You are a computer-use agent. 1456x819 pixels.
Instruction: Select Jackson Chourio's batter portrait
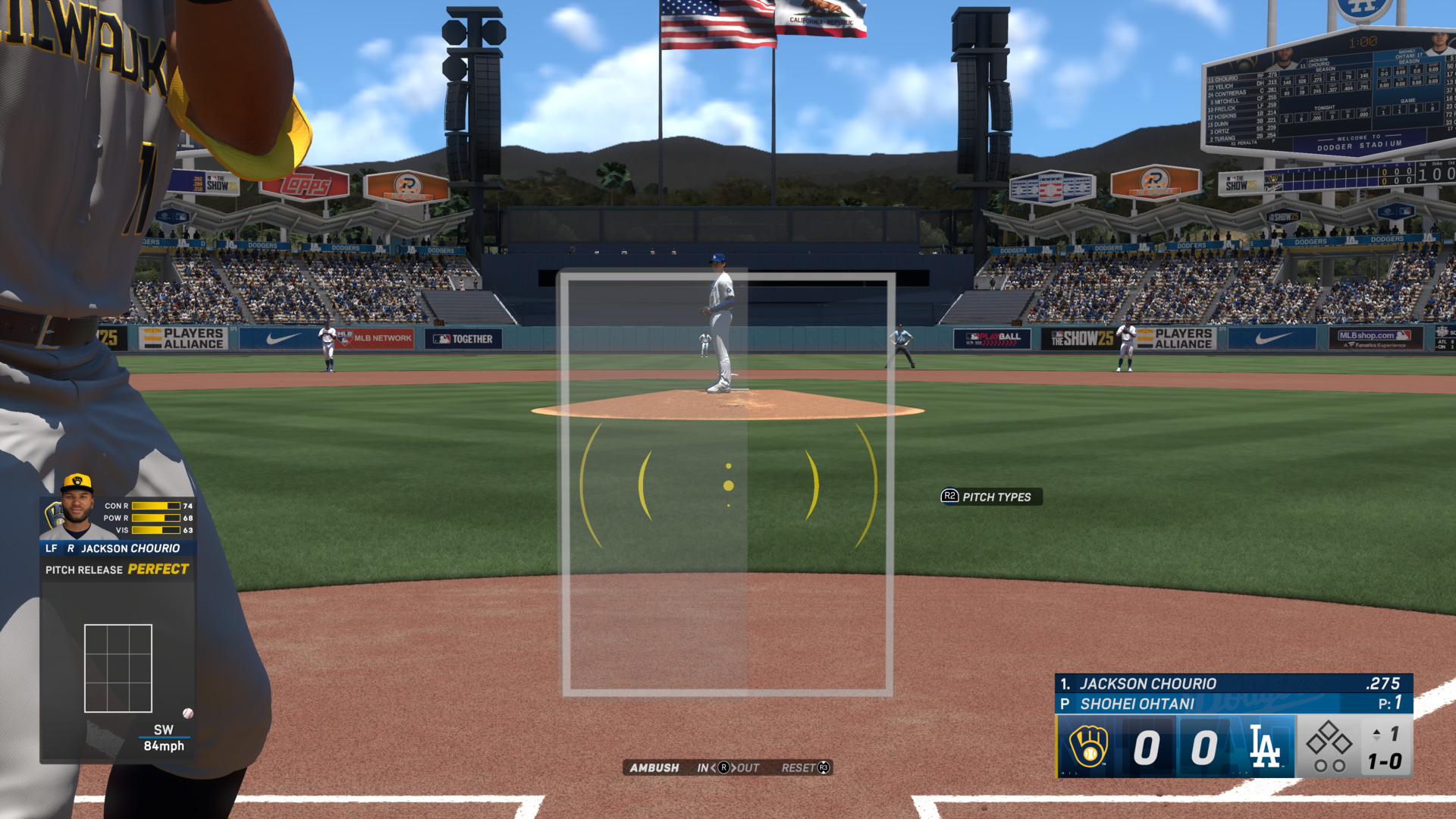[76, 507]
